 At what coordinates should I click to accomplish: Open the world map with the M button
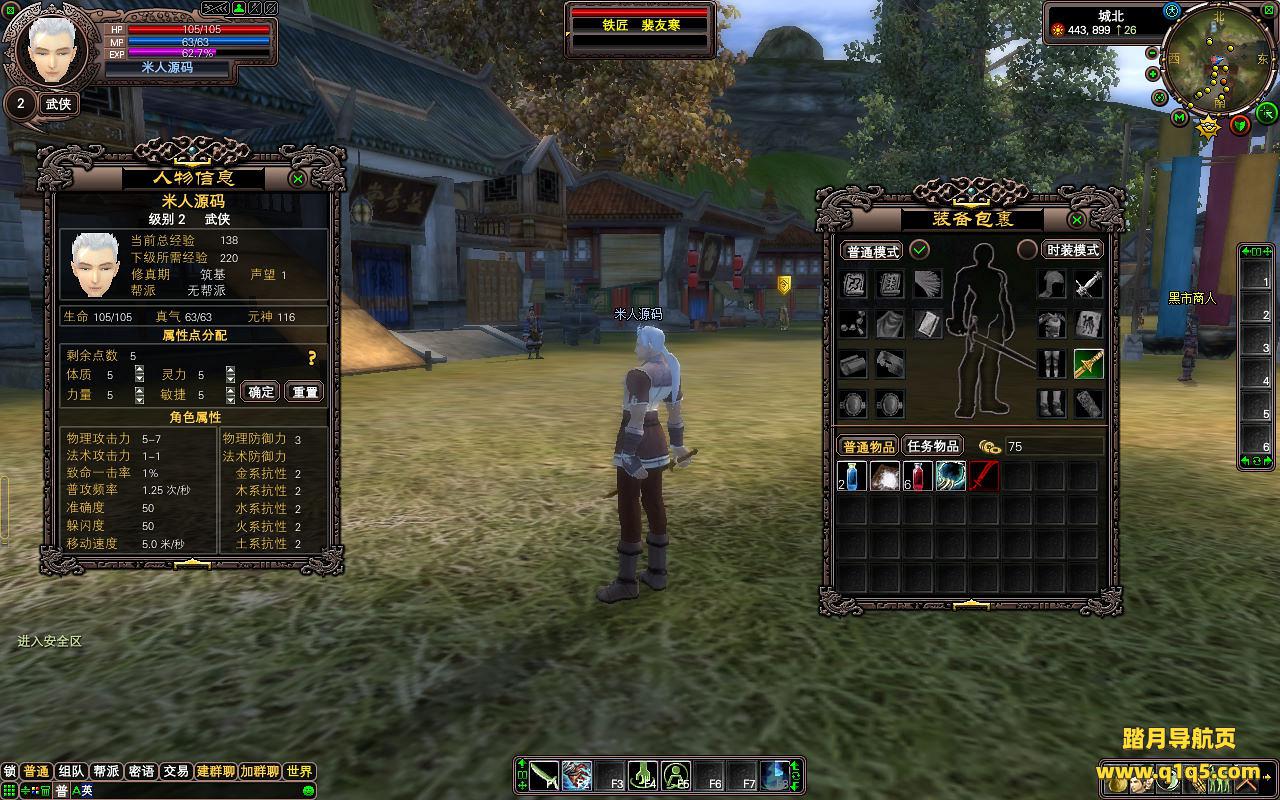point(1180,118)
